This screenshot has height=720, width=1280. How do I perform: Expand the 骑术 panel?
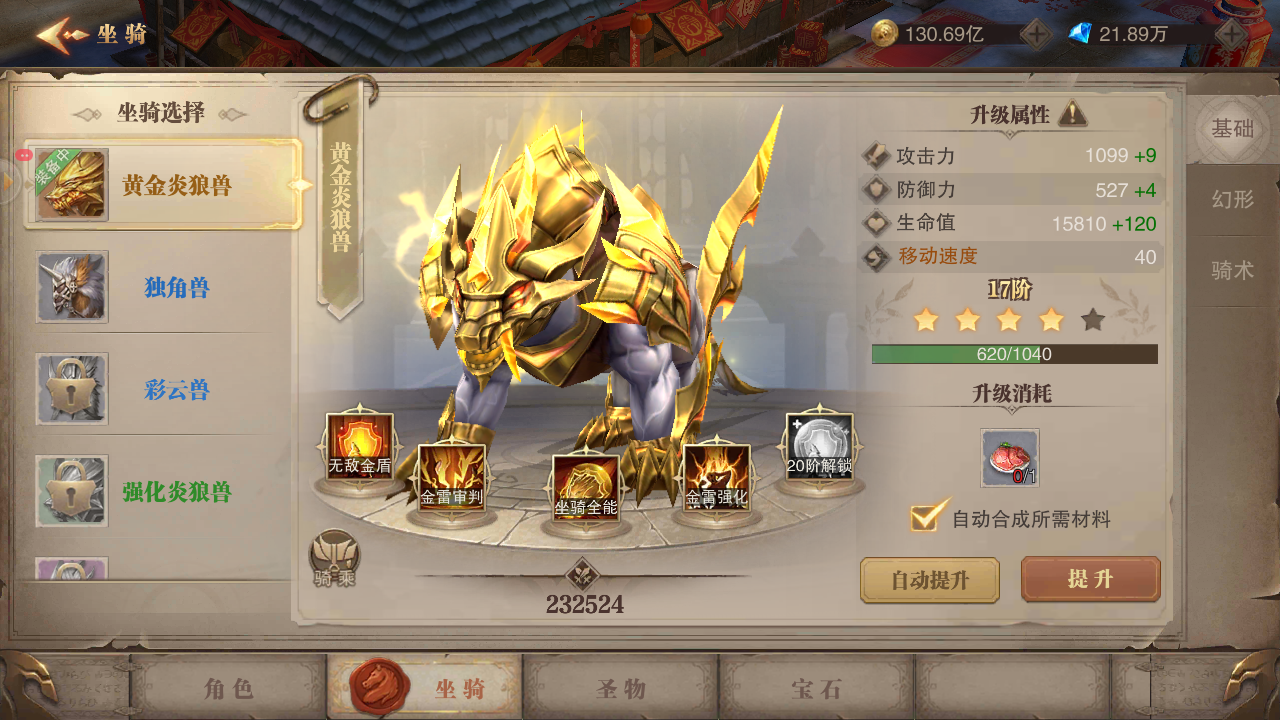[1232, 269]
